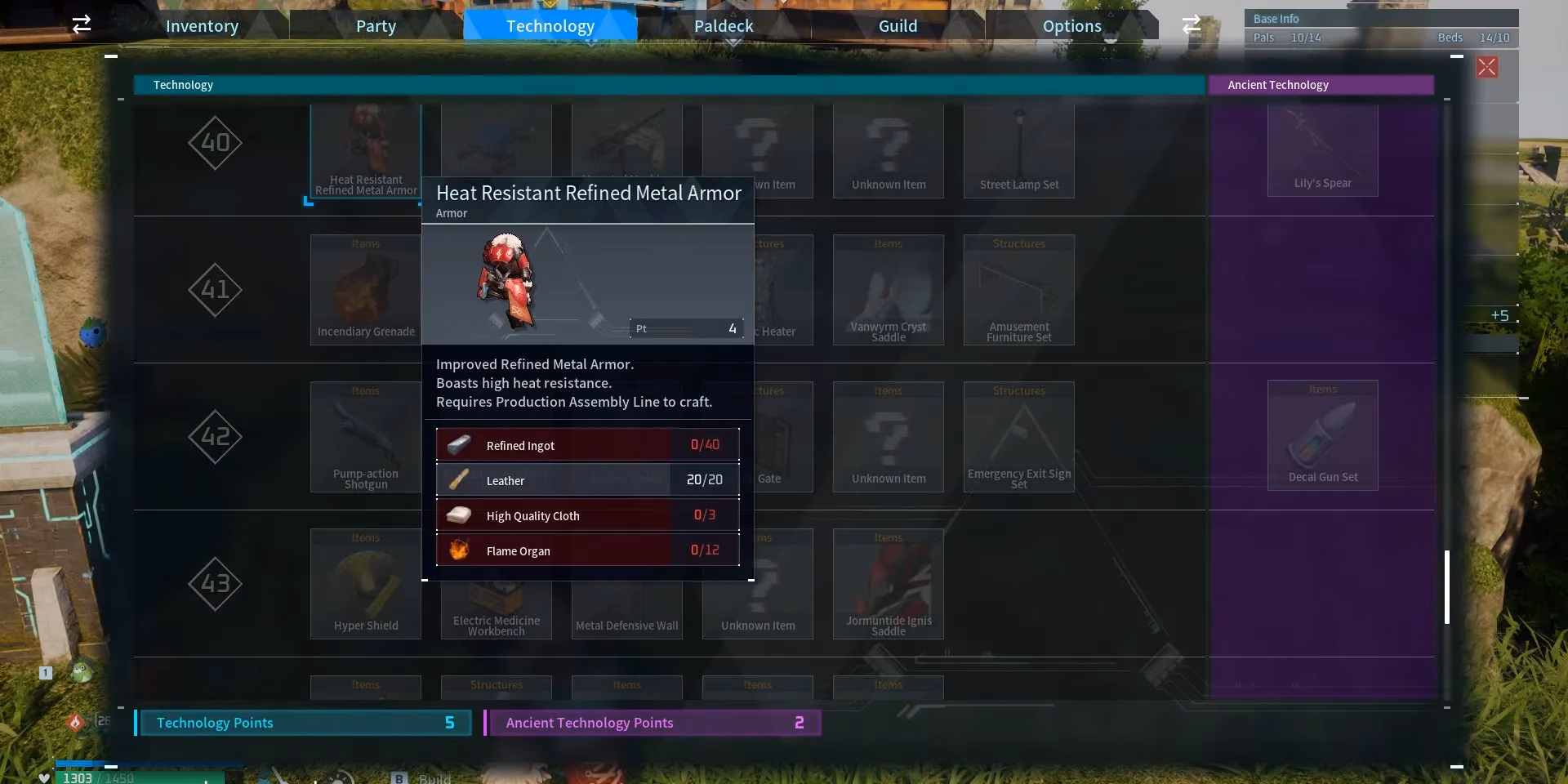Select the Street Lamp Set technology
The image size is (1568, 784).
tap(1018, 151)
